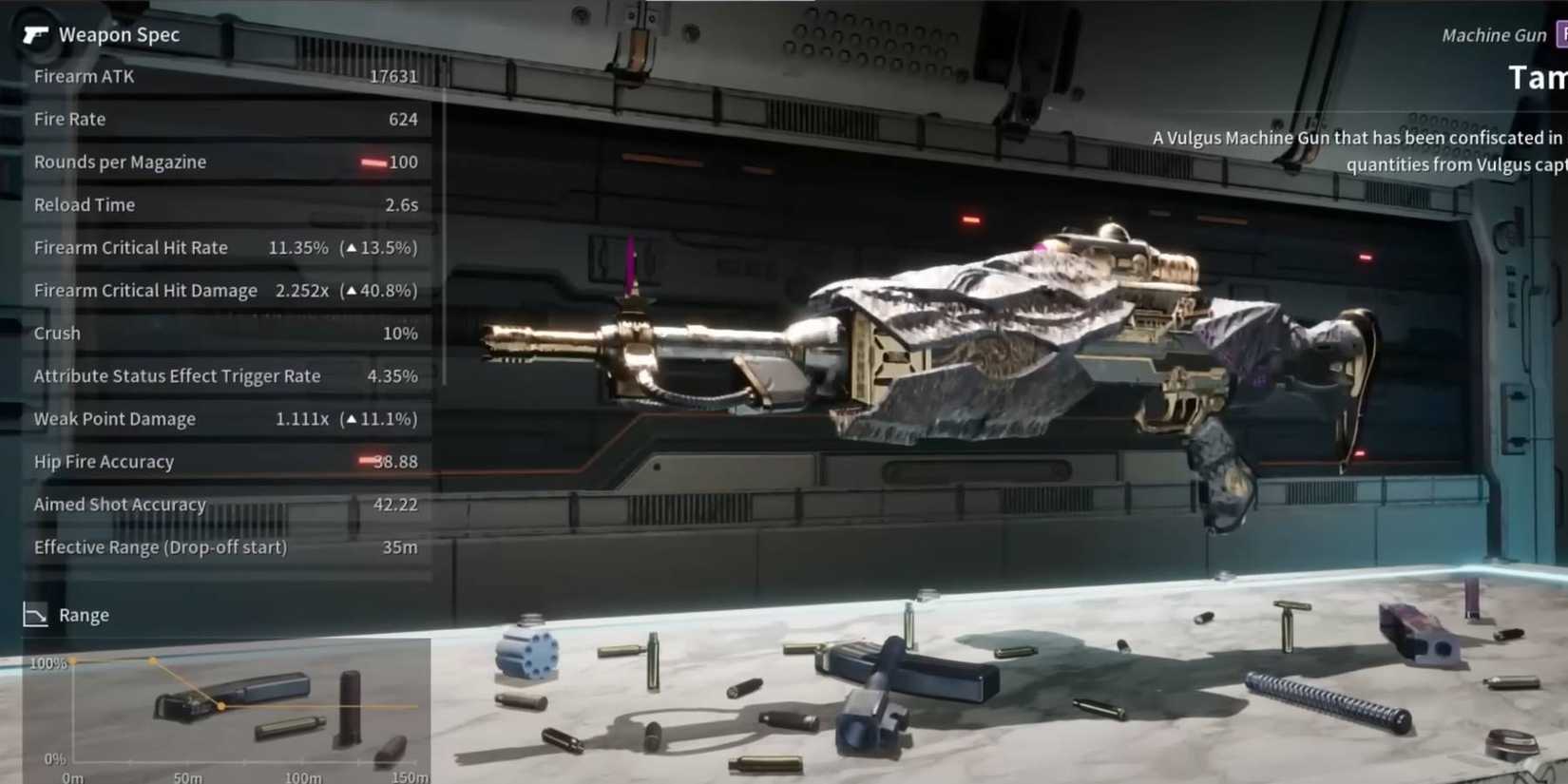Select the graph icon next to Range label
This screenshot has height=784, width=1568.
35,615
